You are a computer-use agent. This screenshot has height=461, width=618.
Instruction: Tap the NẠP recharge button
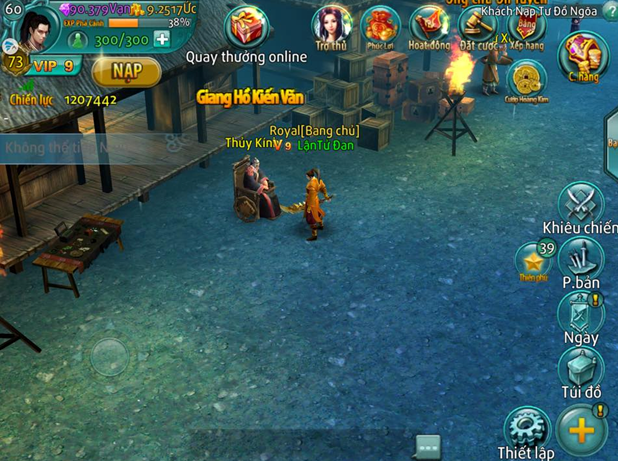125,71
